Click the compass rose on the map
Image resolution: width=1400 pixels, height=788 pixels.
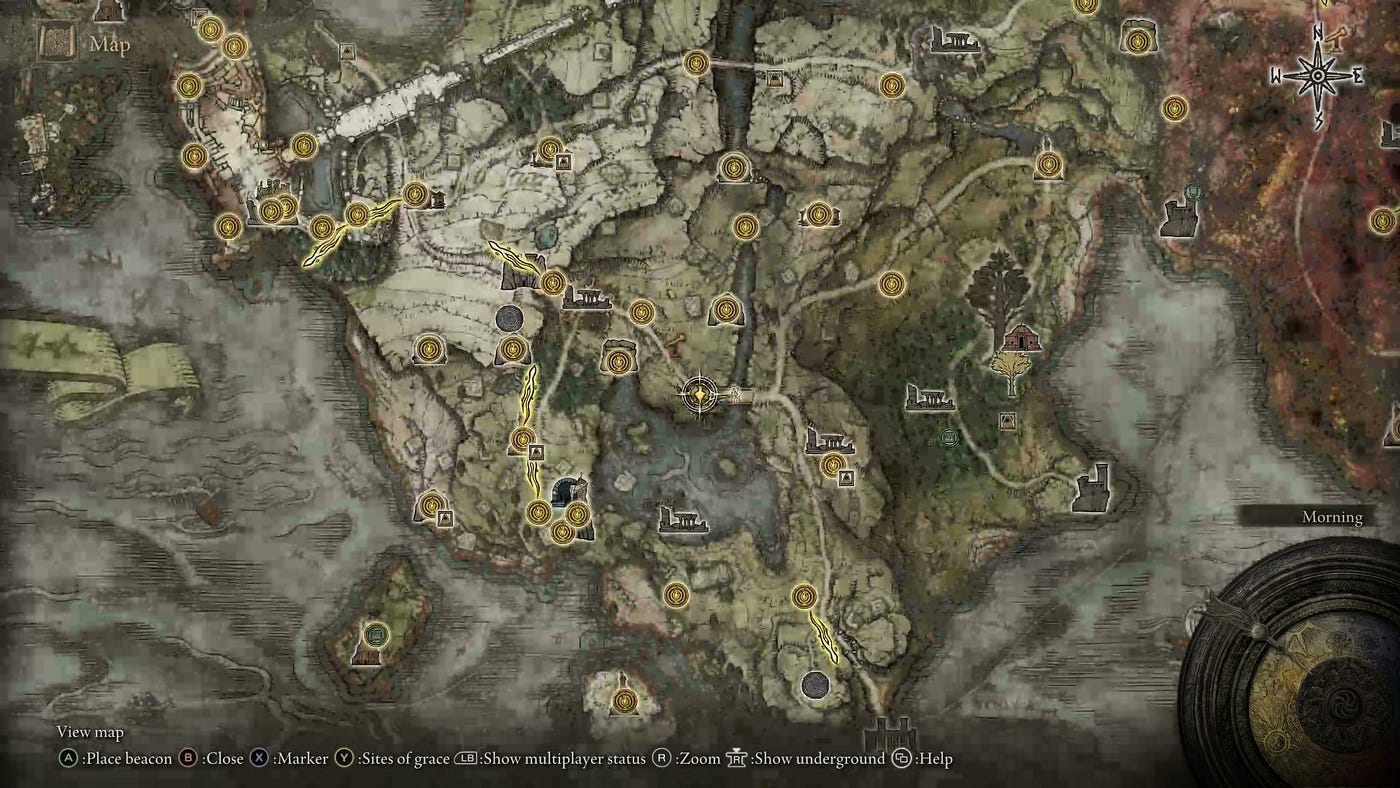[x=1318, y=76]
